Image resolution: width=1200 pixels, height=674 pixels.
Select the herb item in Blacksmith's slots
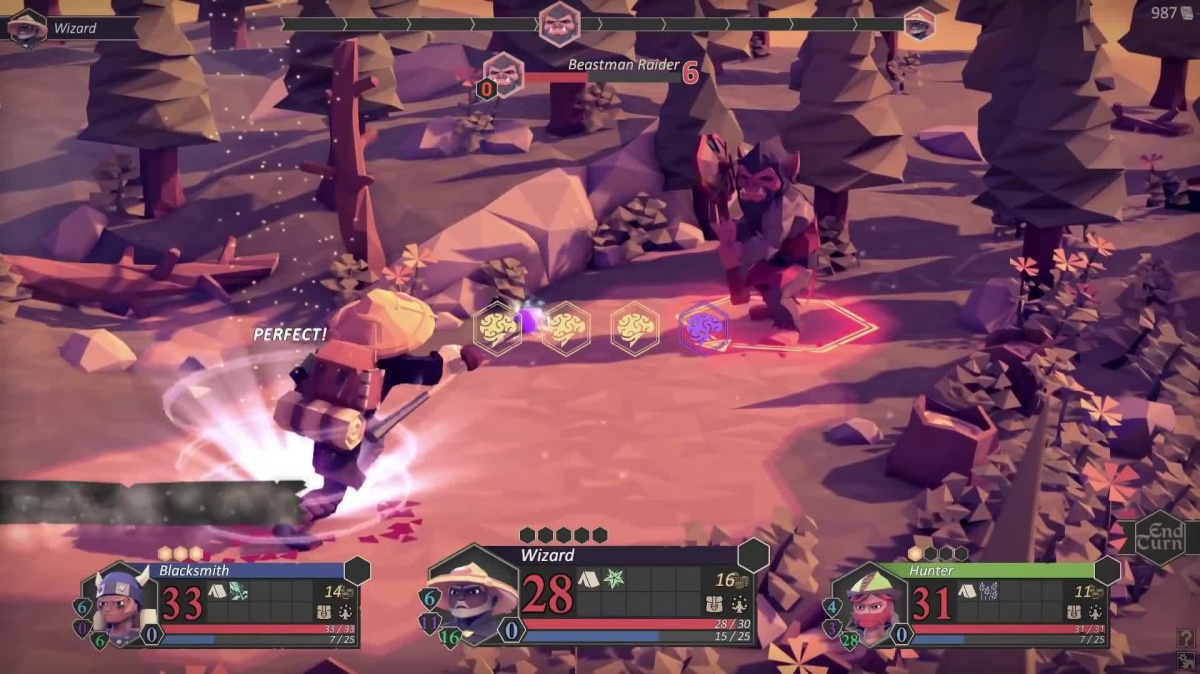coord(240,591)
